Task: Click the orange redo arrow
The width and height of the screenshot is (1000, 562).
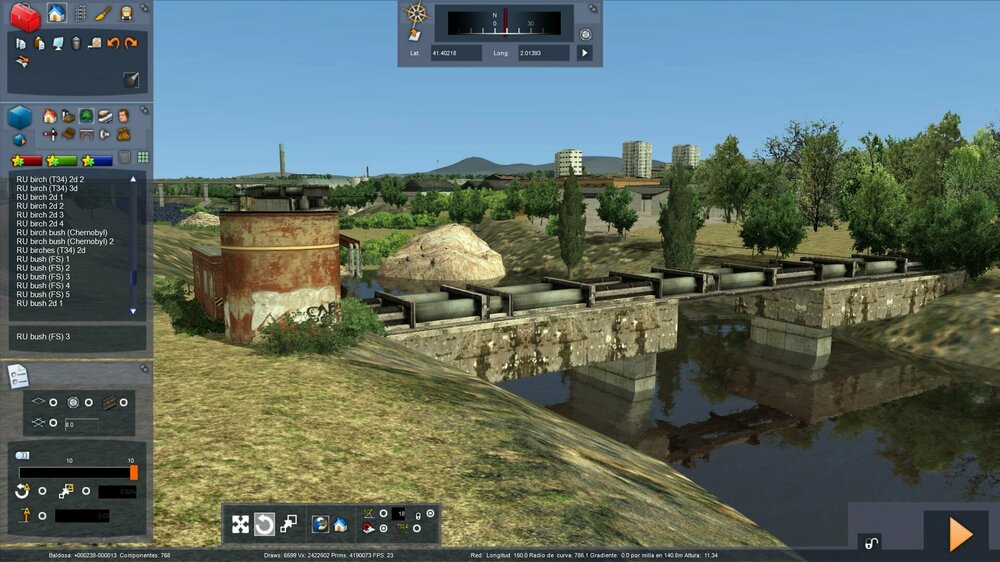Action: (131, 43)
